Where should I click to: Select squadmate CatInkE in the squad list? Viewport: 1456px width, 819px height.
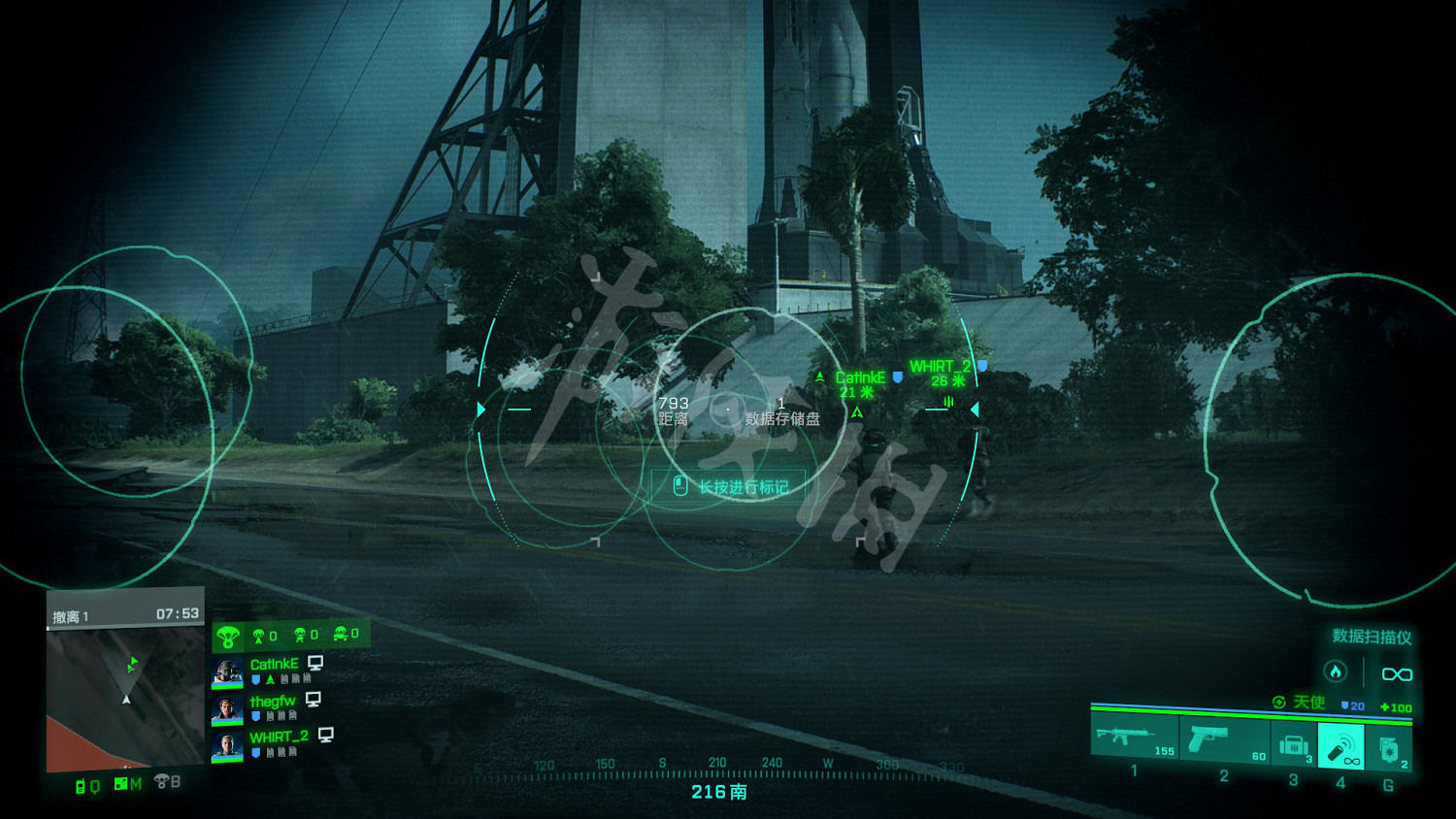[274, 665]
